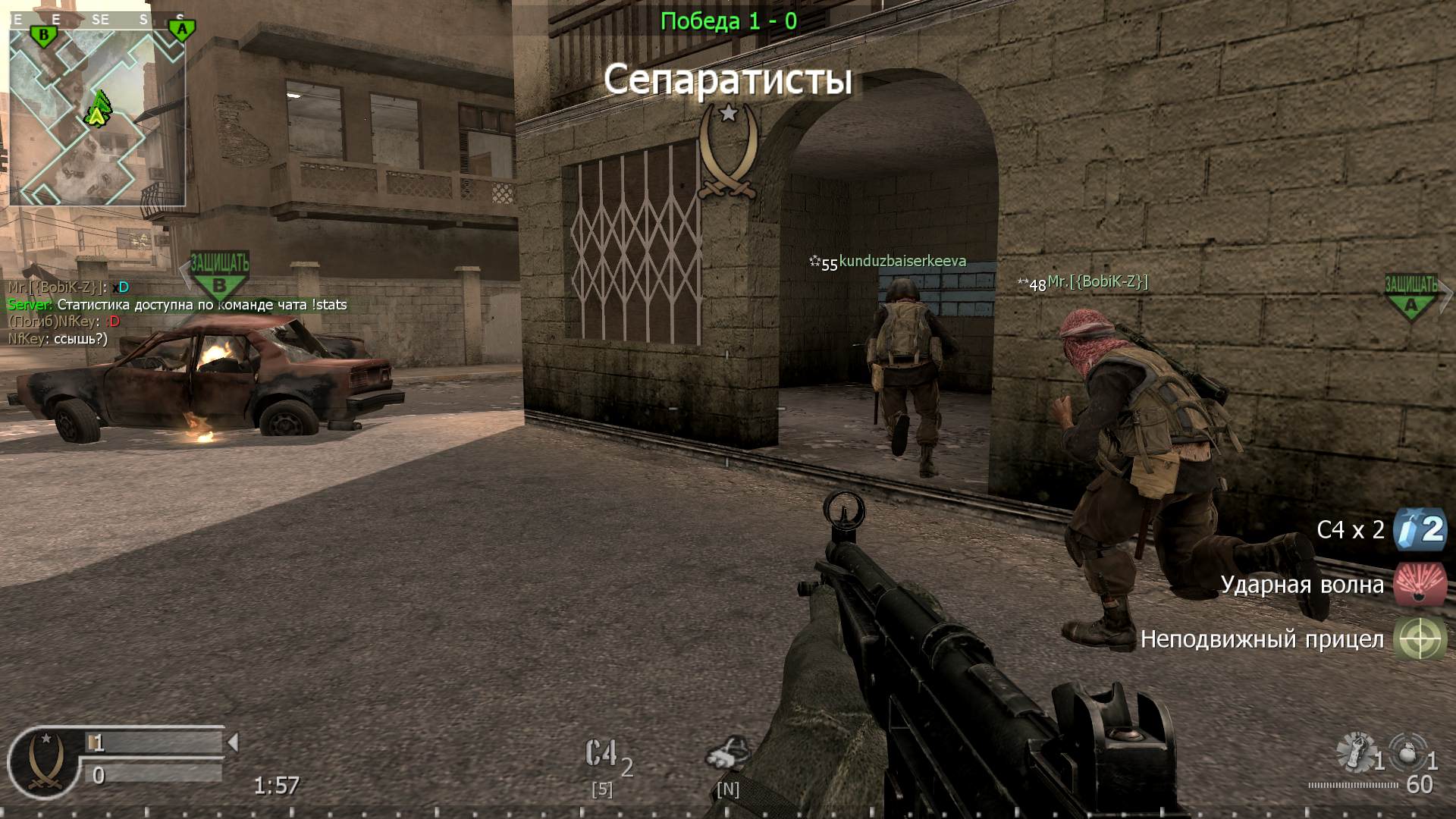Expand the arrow on the B defend marker
This screenshot has height=819, width=1456.
coord(180,269)
